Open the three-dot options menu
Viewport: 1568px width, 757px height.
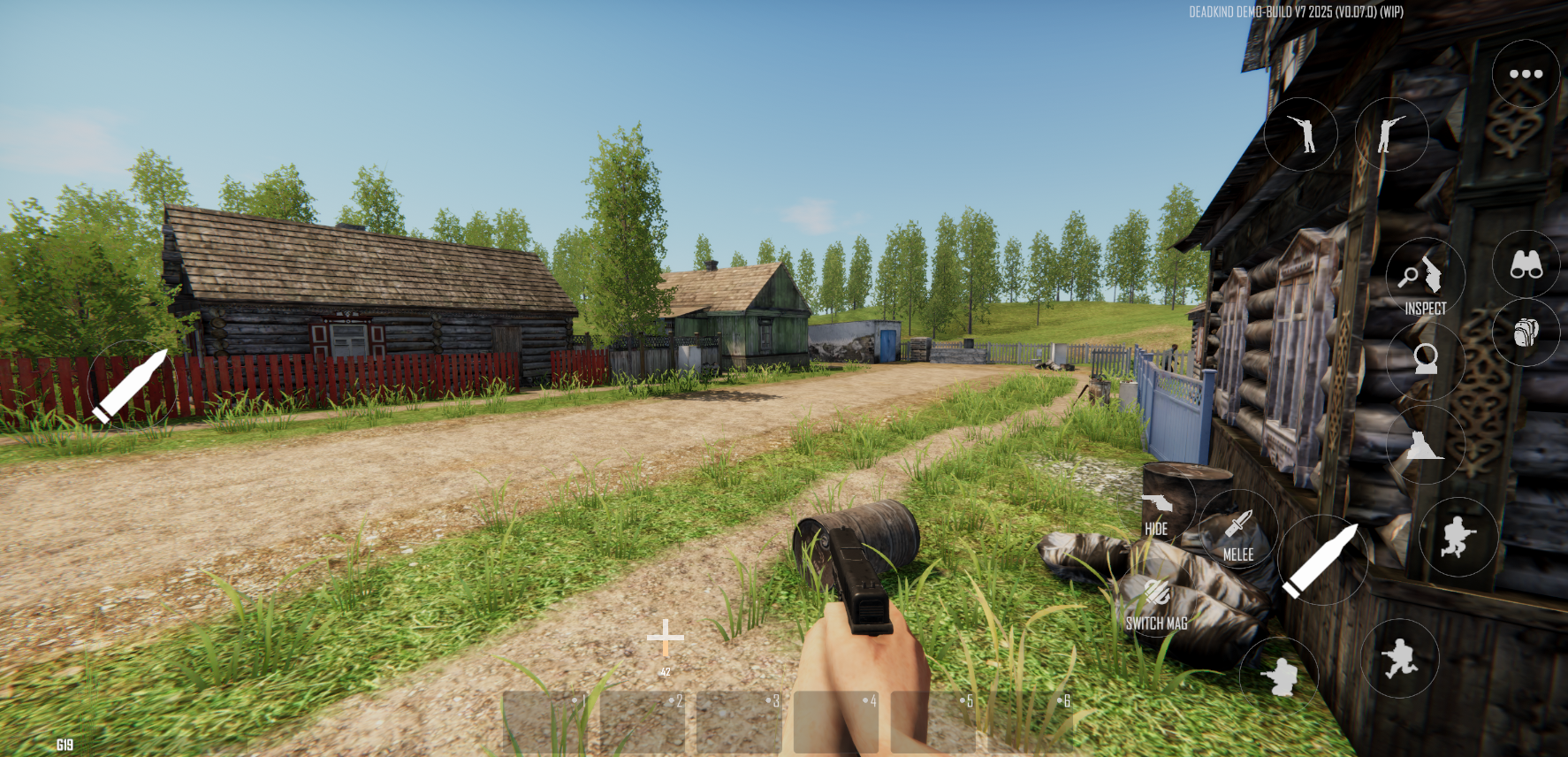coord(1525,75)
